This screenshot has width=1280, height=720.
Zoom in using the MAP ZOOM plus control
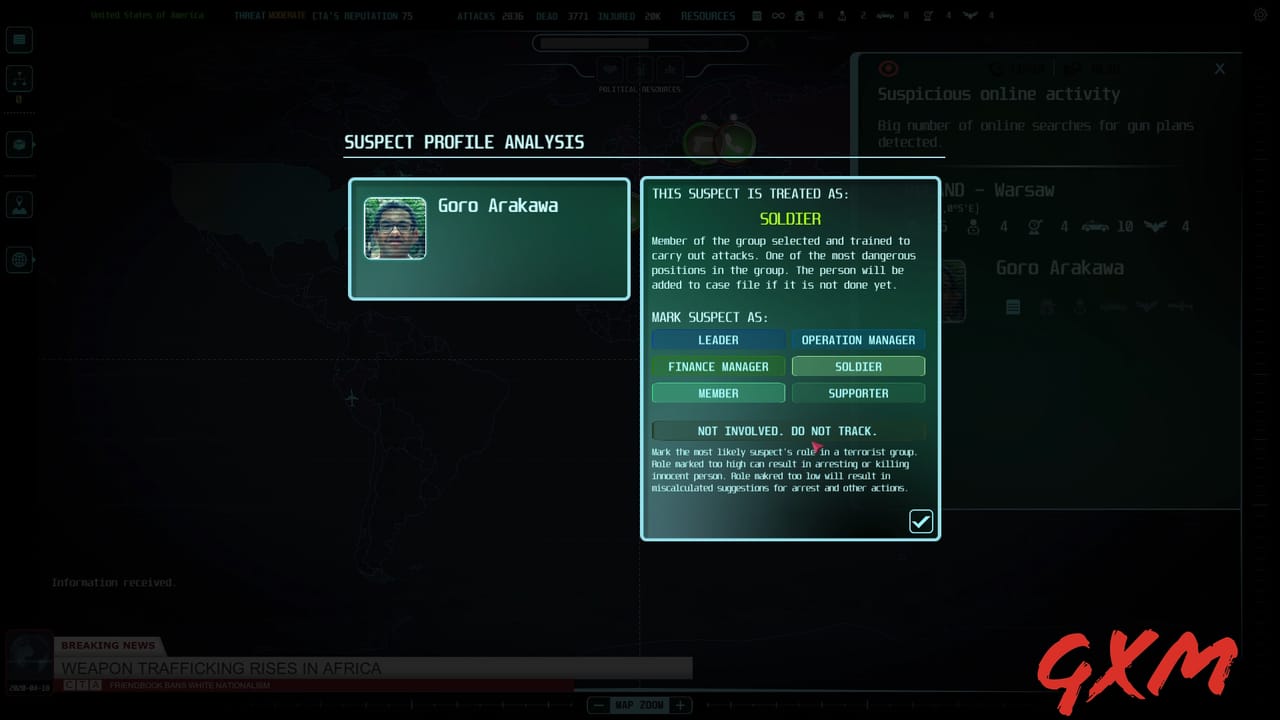(x=678, y=705)
